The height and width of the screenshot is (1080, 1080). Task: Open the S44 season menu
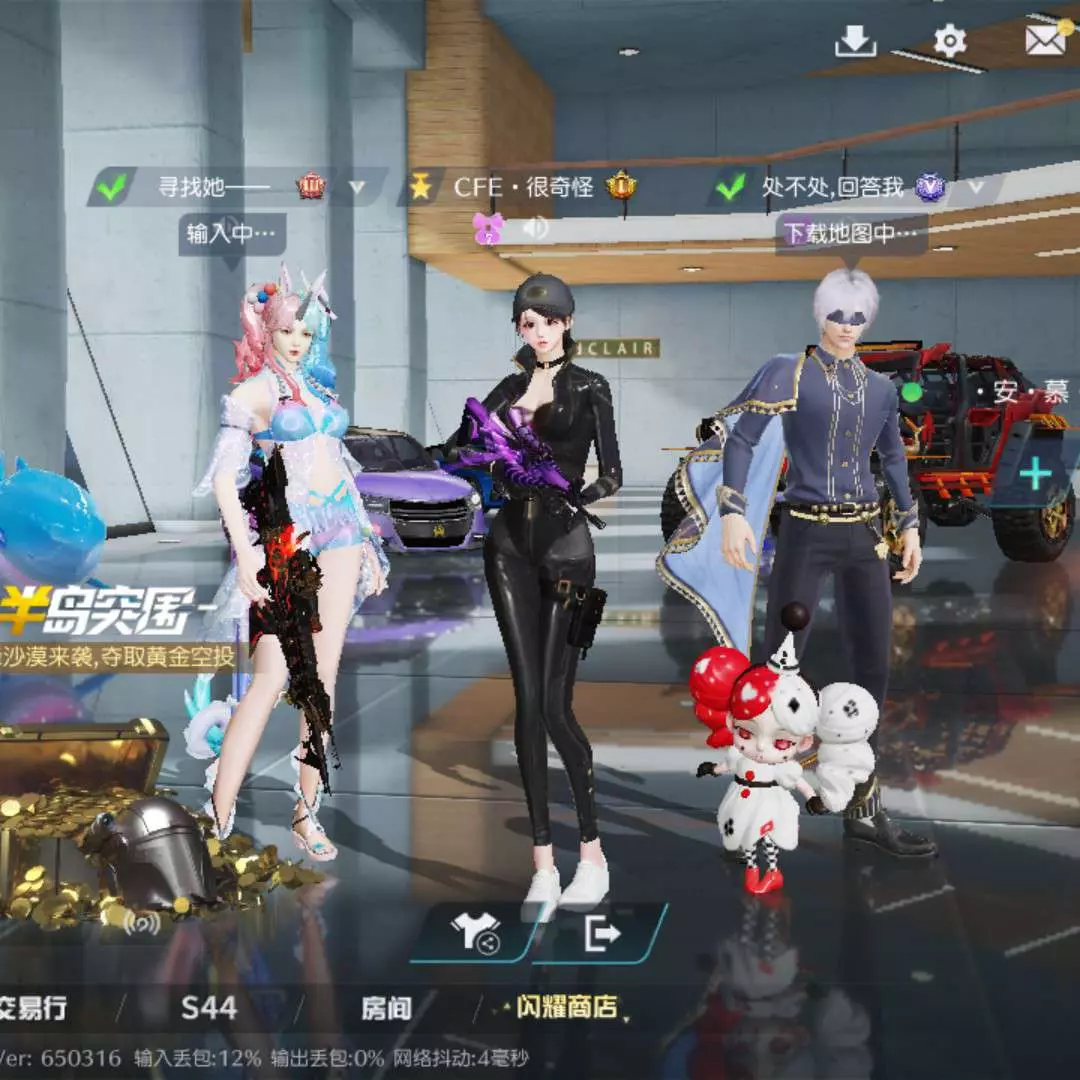coord(209,1008)
